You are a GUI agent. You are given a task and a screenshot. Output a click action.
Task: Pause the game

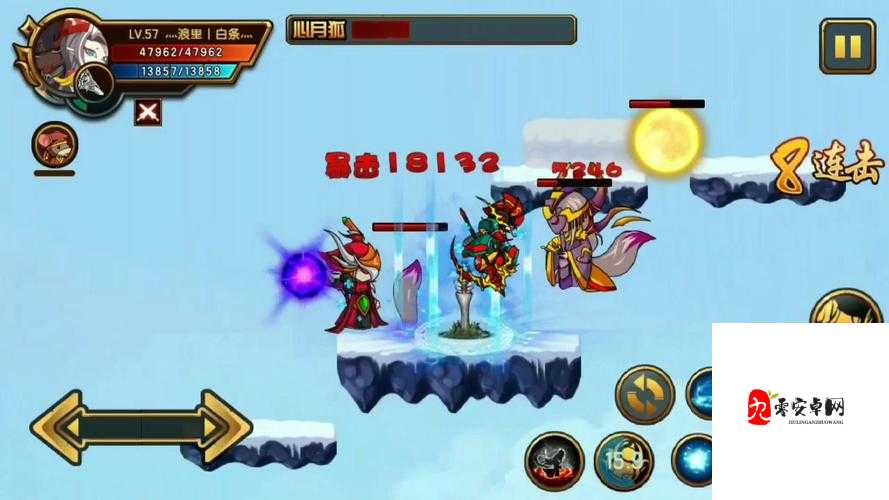click(x=846, y=47)
